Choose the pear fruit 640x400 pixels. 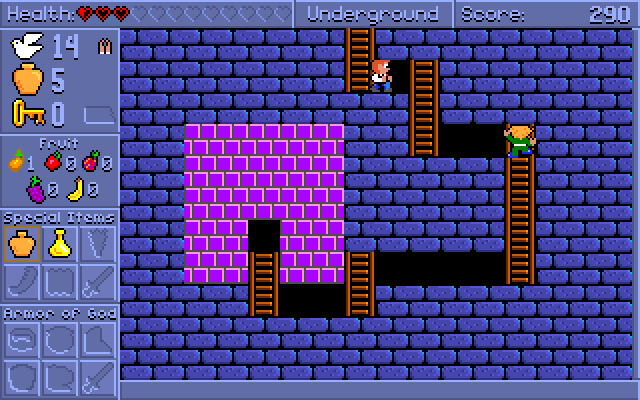pos(16,160)
